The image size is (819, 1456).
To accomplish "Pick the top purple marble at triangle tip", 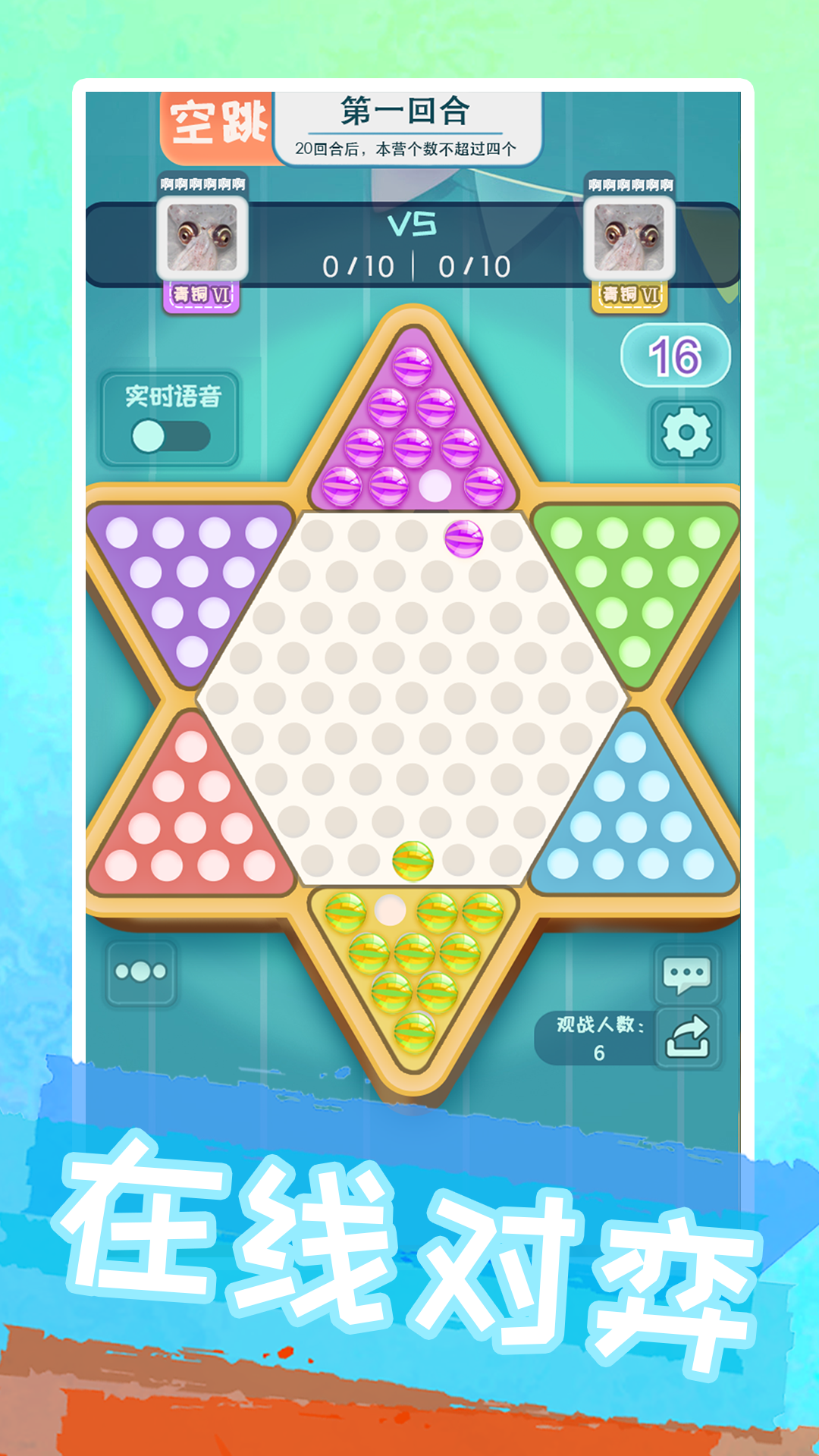I will click(412, 366).
